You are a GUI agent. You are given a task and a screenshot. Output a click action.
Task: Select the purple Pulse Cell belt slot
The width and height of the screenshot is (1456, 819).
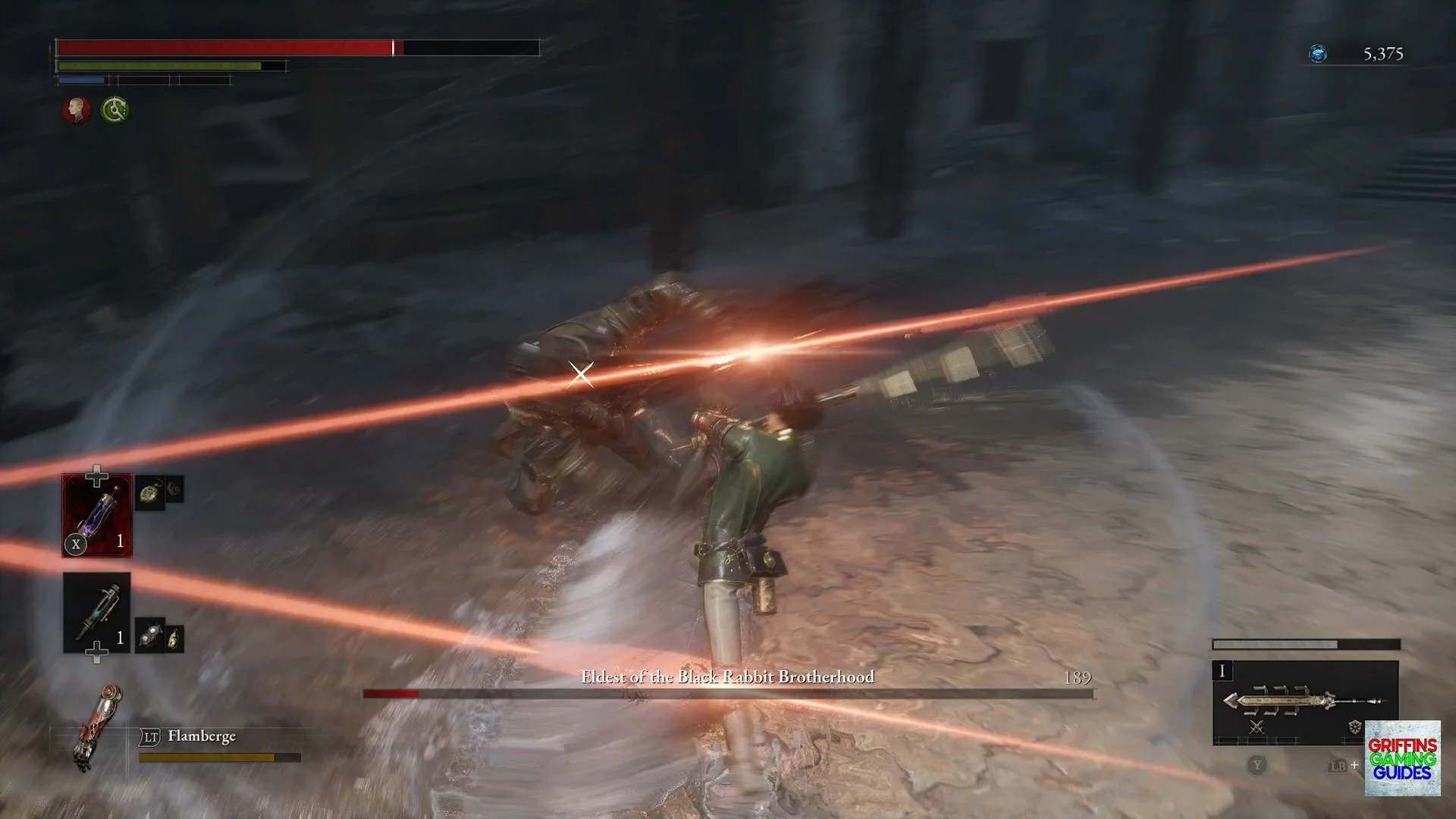(97, 515)
